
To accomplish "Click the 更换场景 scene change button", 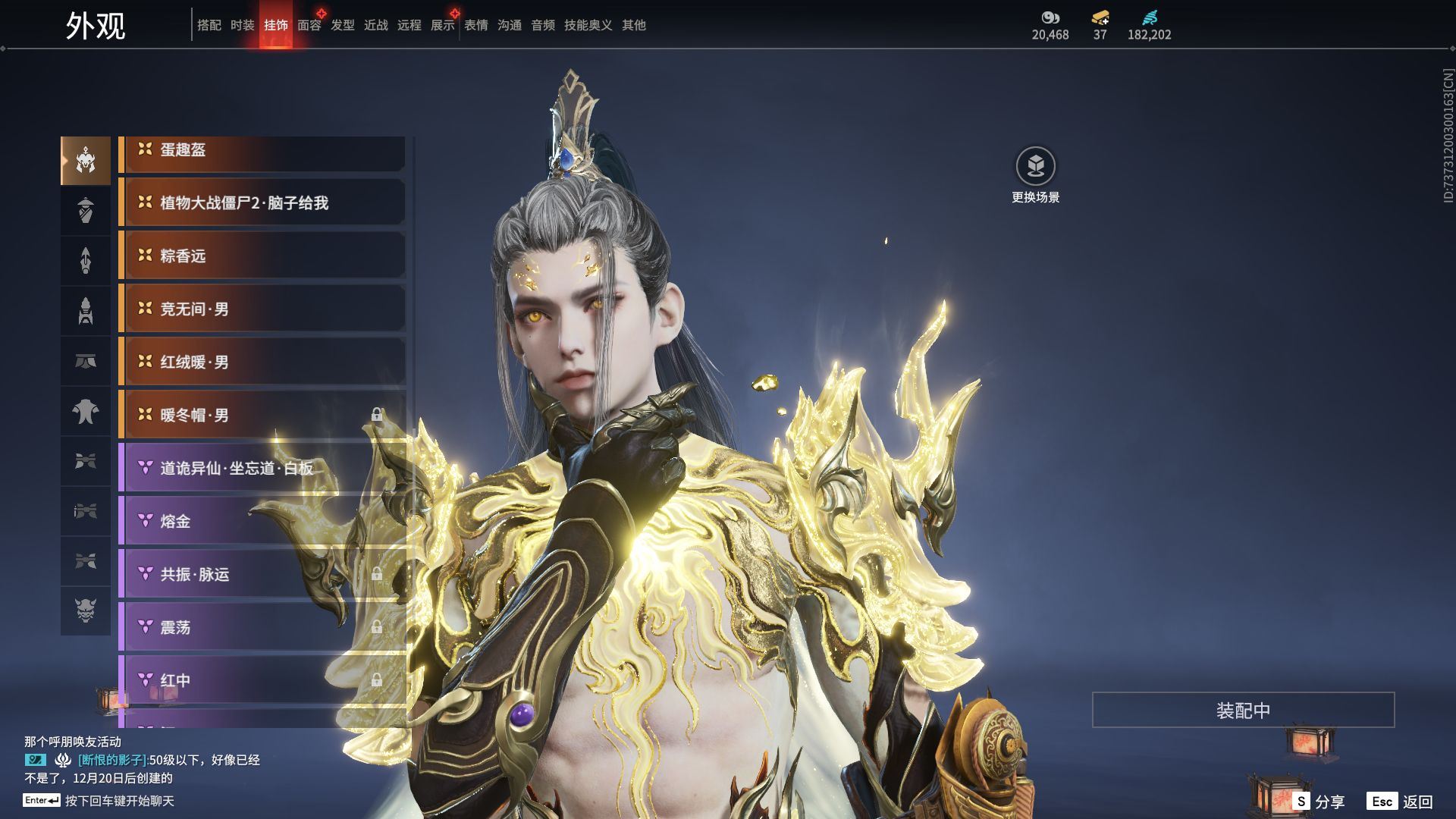I will point(1035,167).
